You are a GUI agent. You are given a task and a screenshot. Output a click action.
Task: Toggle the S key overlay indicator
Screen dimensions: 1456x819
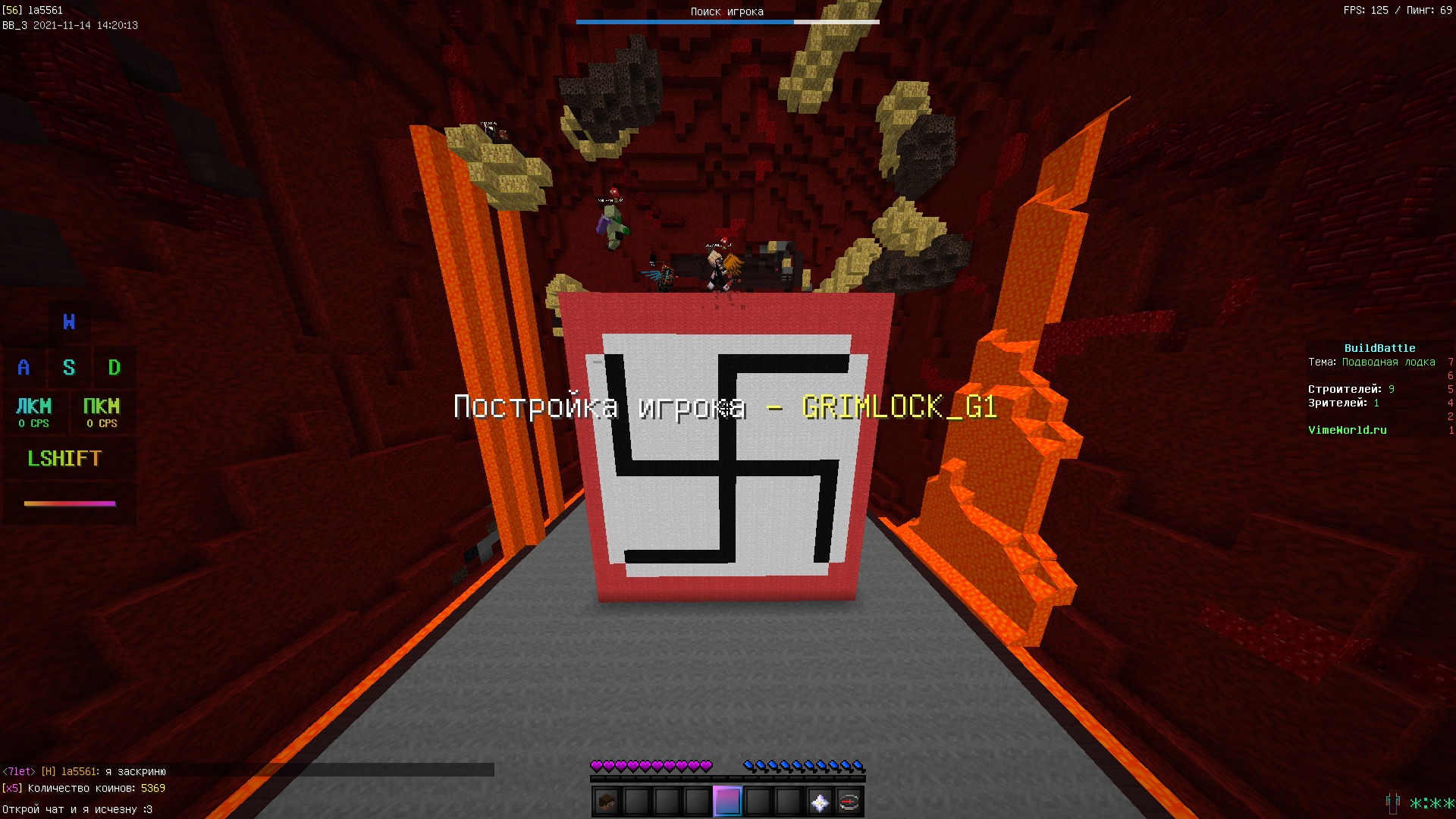pos(69,368)
